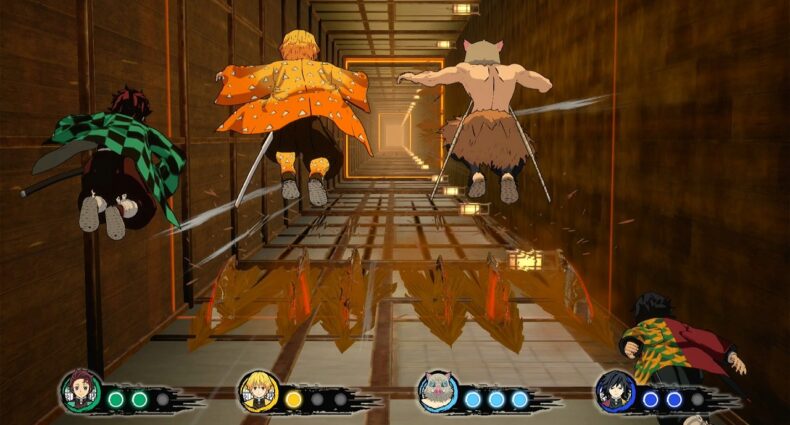Choose Inosuke's boar mask portrait
This screenshot has width=790, height=425.
(x=436, y=391)
